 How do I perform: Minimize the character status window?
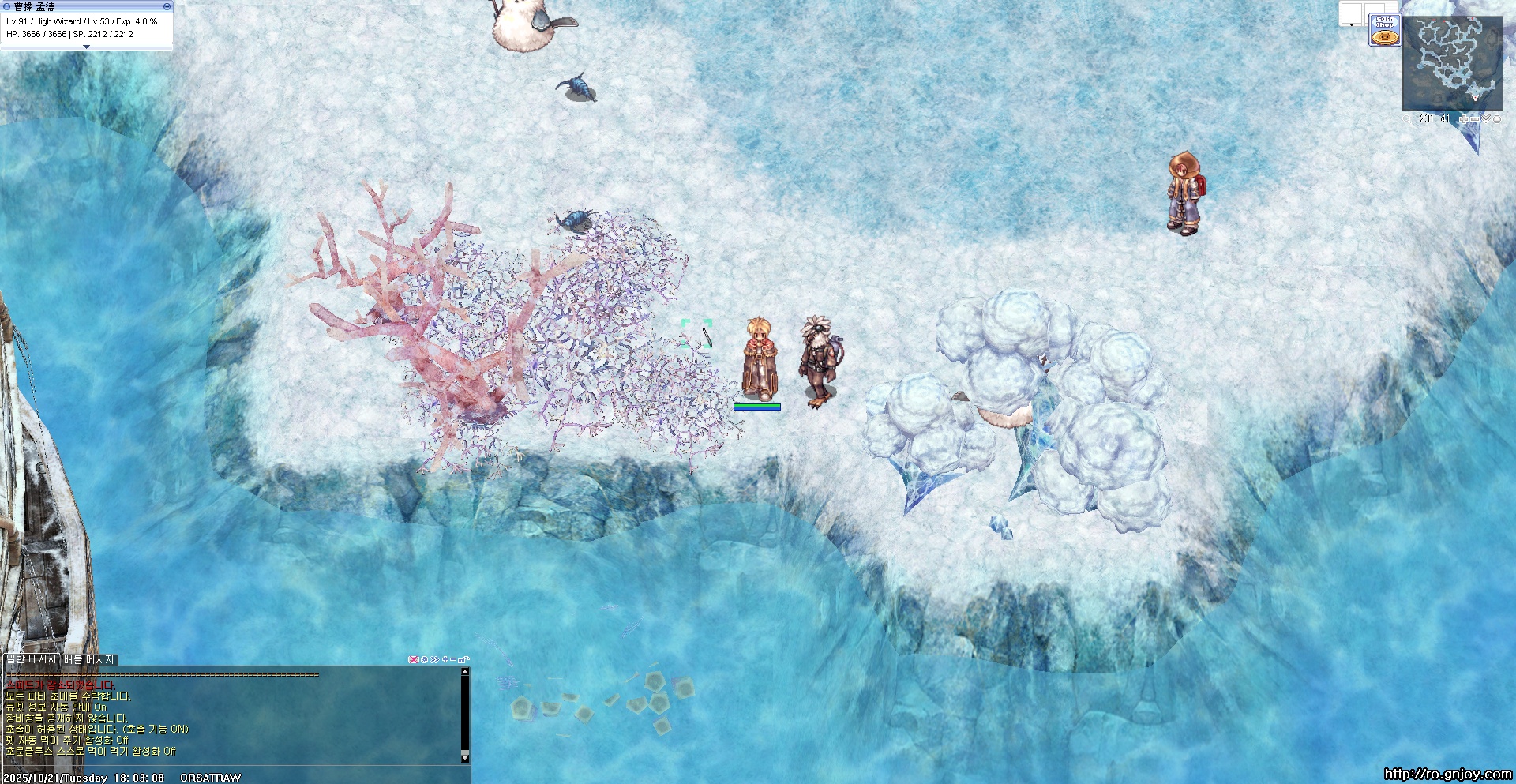click(x=167, y=6)
